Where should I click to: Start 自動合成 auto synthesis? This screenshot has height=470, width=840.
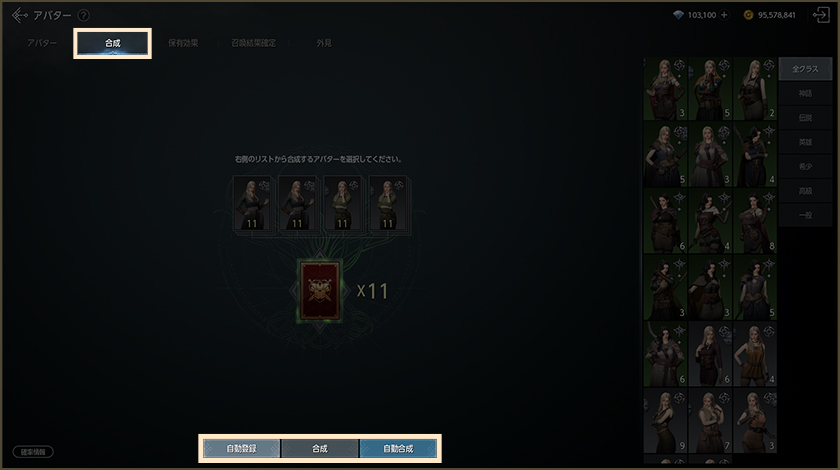pyautogui.click(x=398, y=448)
